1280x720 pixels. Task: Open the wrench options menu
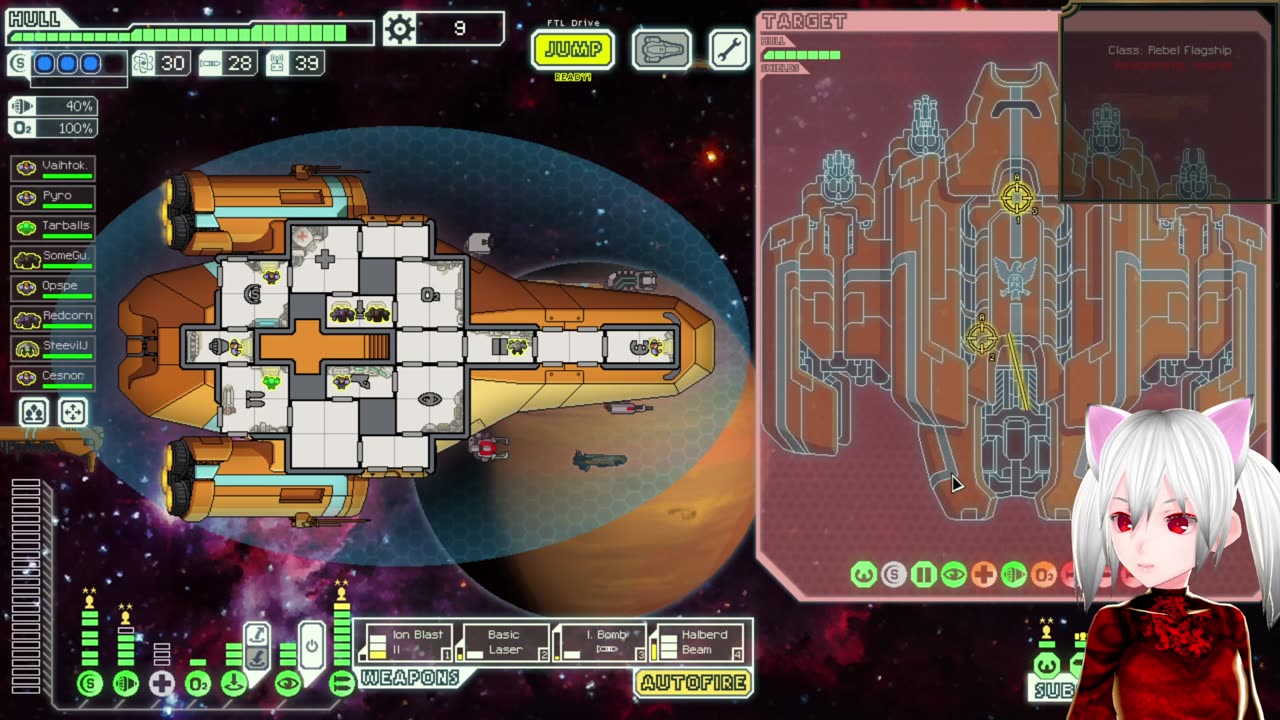729,50
